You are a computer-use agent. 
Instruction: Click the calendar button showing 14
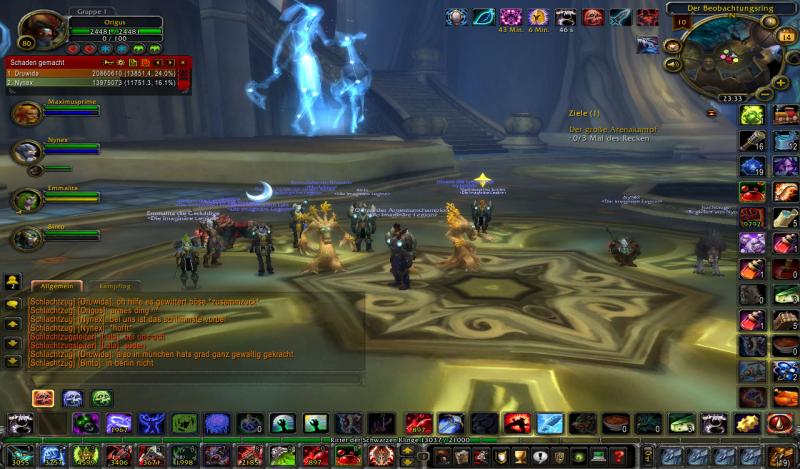(786, 37)
